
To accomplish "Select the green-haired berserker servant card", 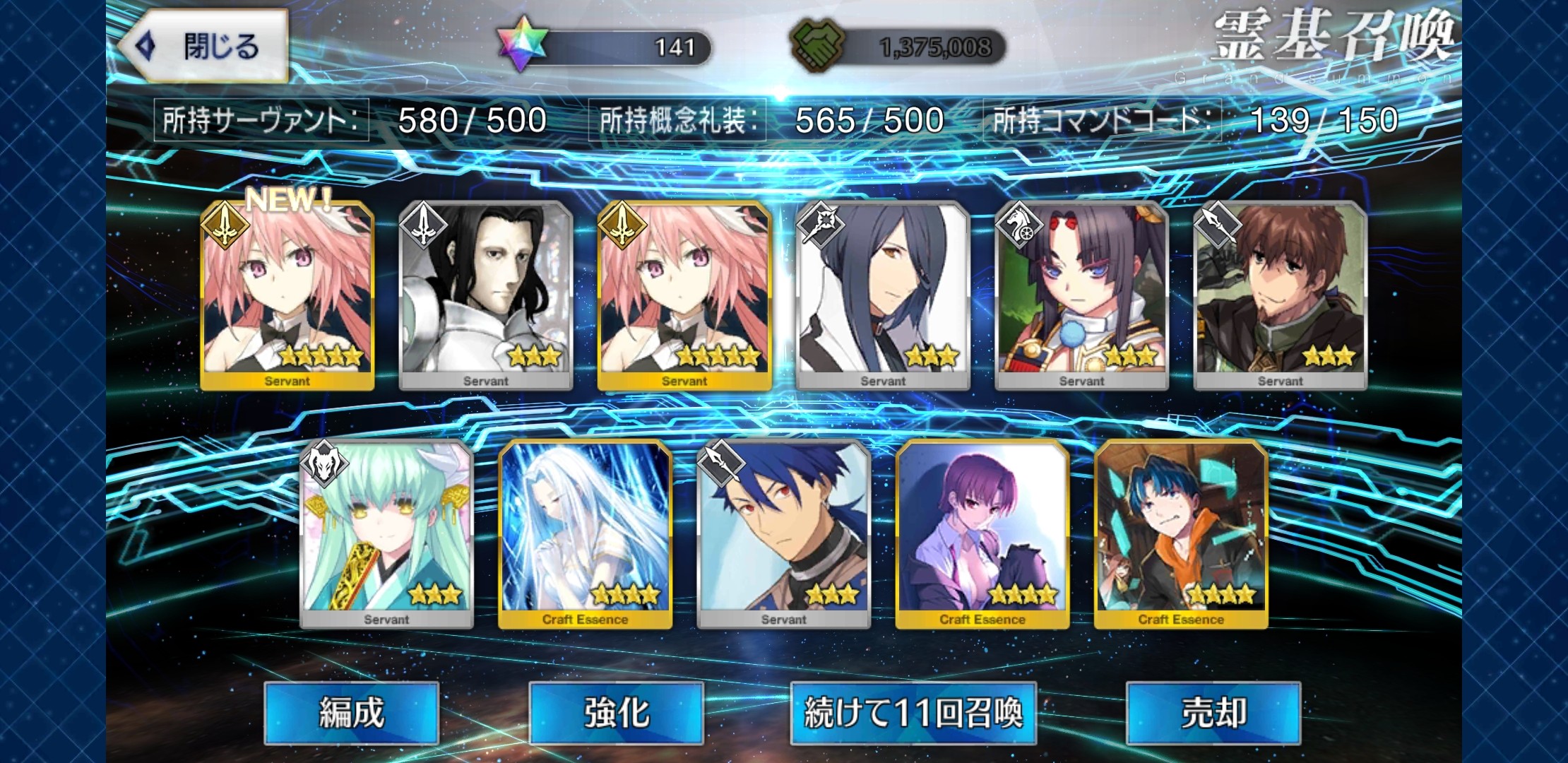I will pyautogui.click(x=386, y=533).
